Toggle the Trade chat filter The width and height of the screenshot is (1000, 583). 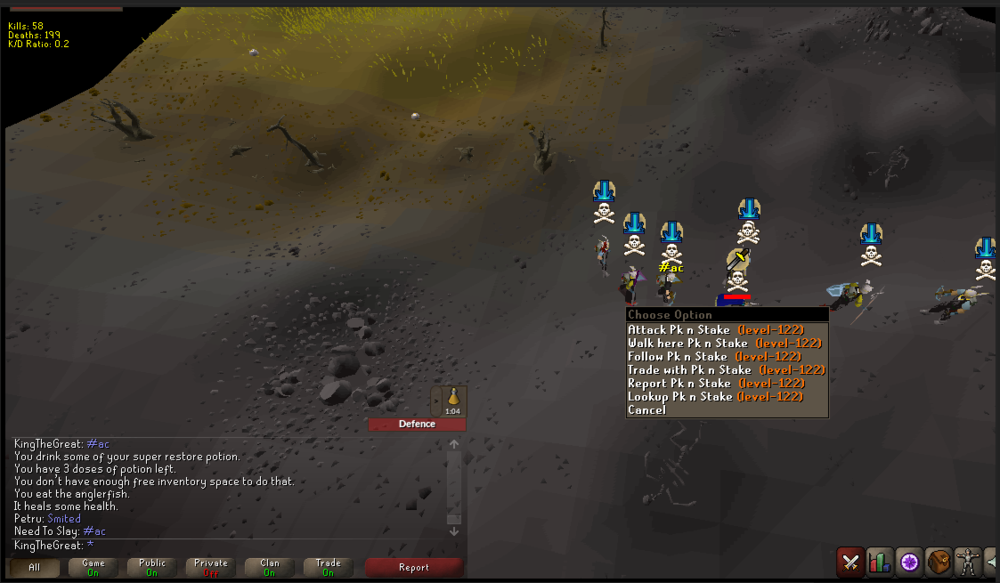tap(328, 567)
